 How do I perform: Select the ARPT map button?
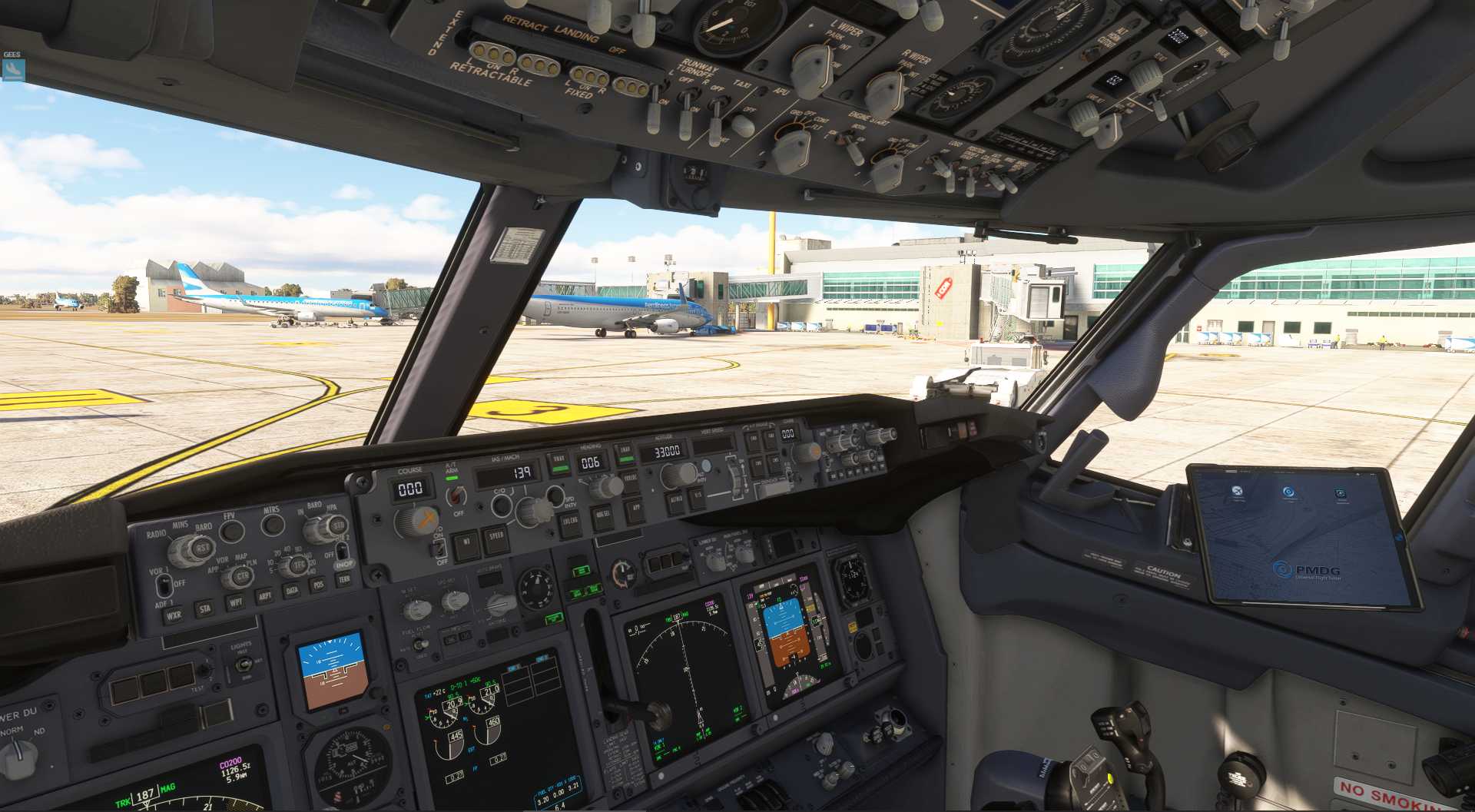point(265,596)
